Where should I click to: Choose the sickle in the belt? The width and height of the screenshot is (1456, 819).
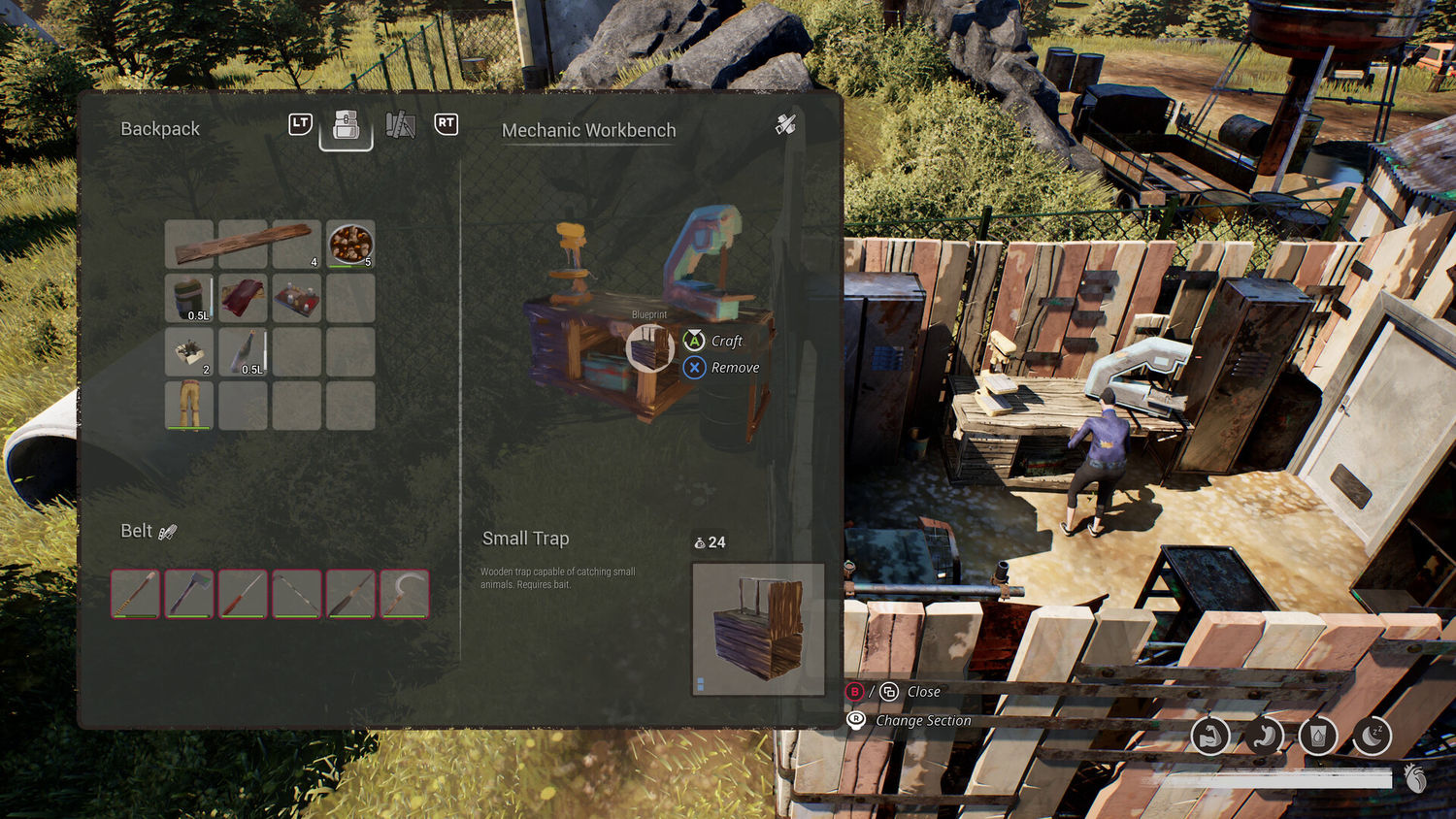404,593
